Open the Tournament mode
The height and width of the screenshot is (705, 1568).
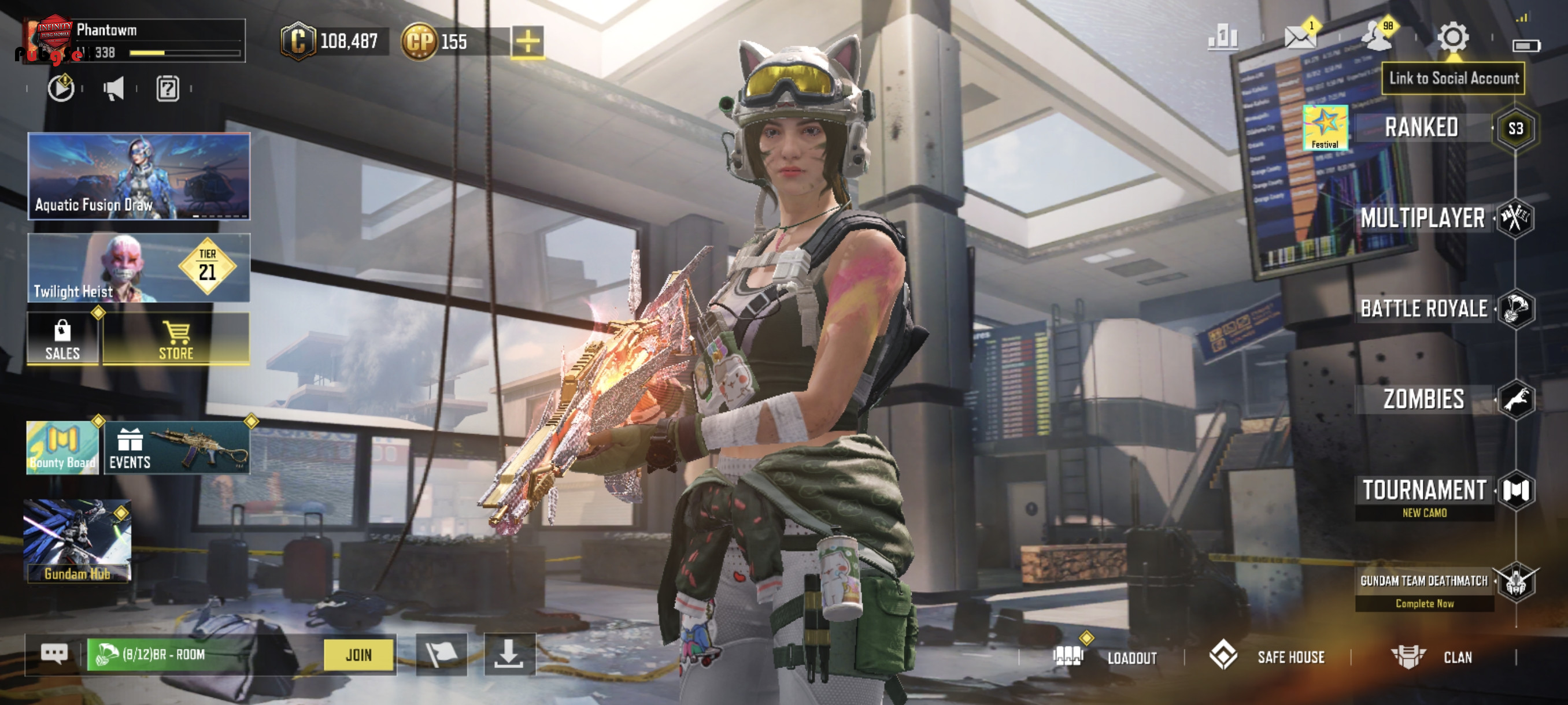pos(1423,490)
